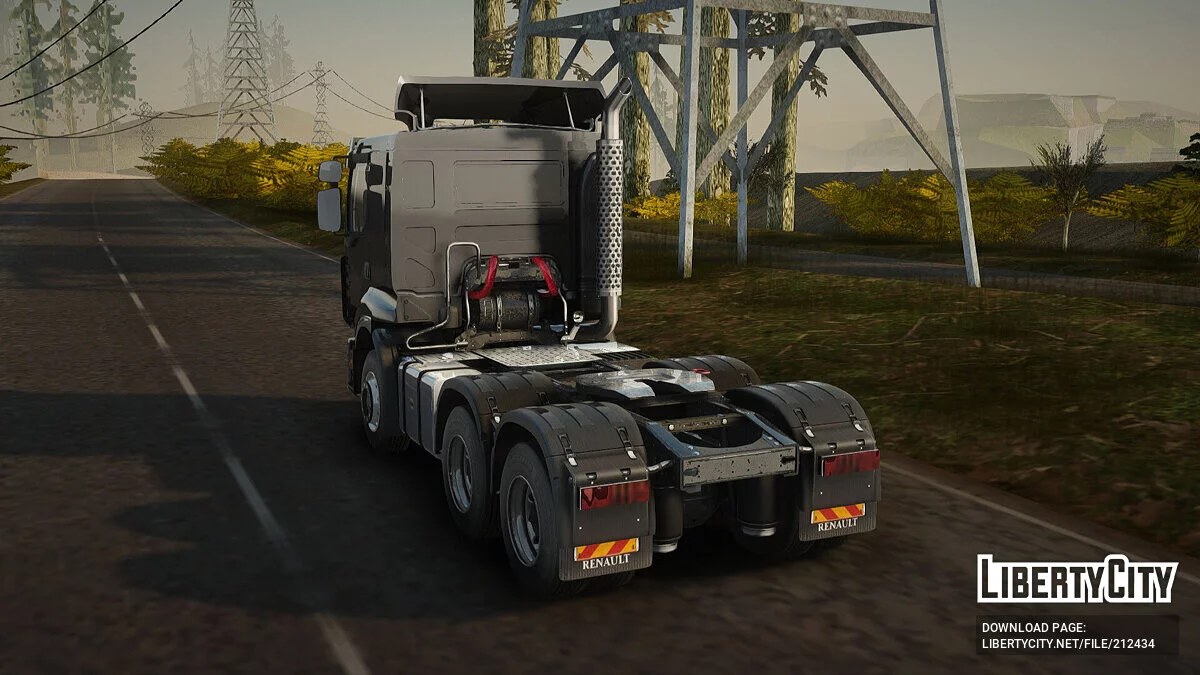Open the libertycity.net/file/212434 download page link
Screen dimensions: 1200x675
tap(1068, 644)
